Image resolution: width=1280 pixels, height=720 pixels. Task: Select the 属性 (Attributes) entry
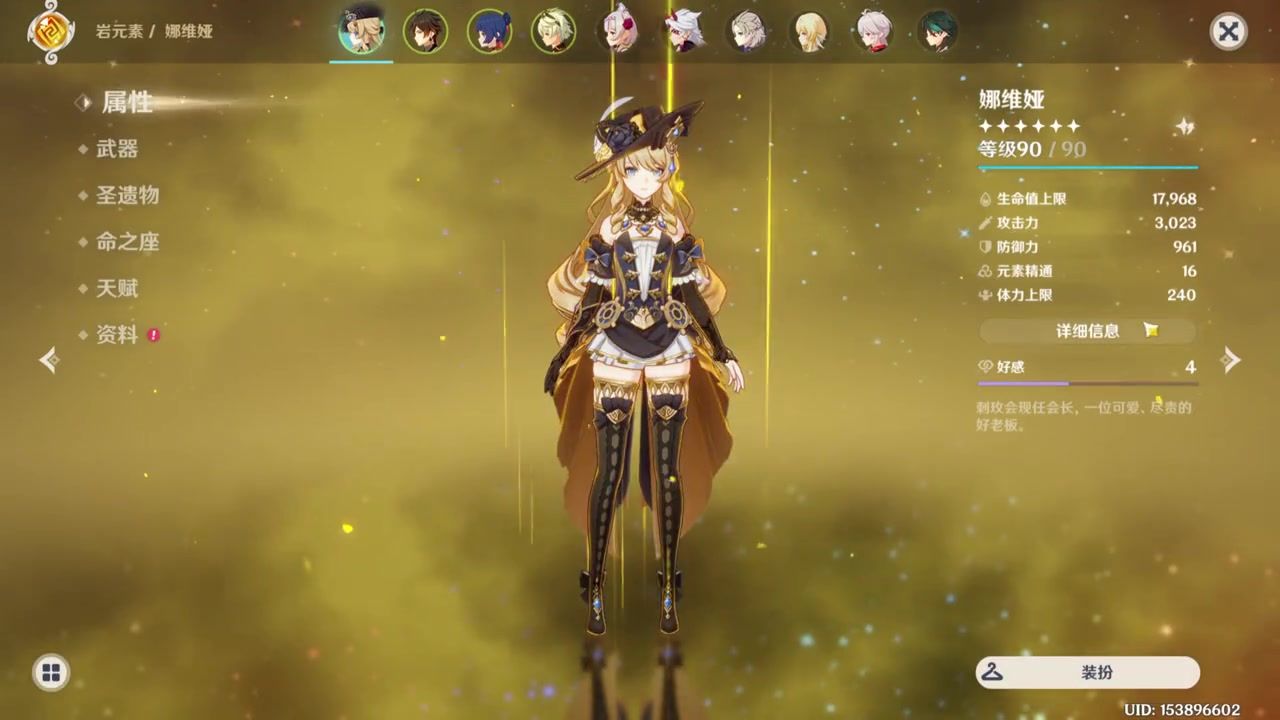pos(127,102)
